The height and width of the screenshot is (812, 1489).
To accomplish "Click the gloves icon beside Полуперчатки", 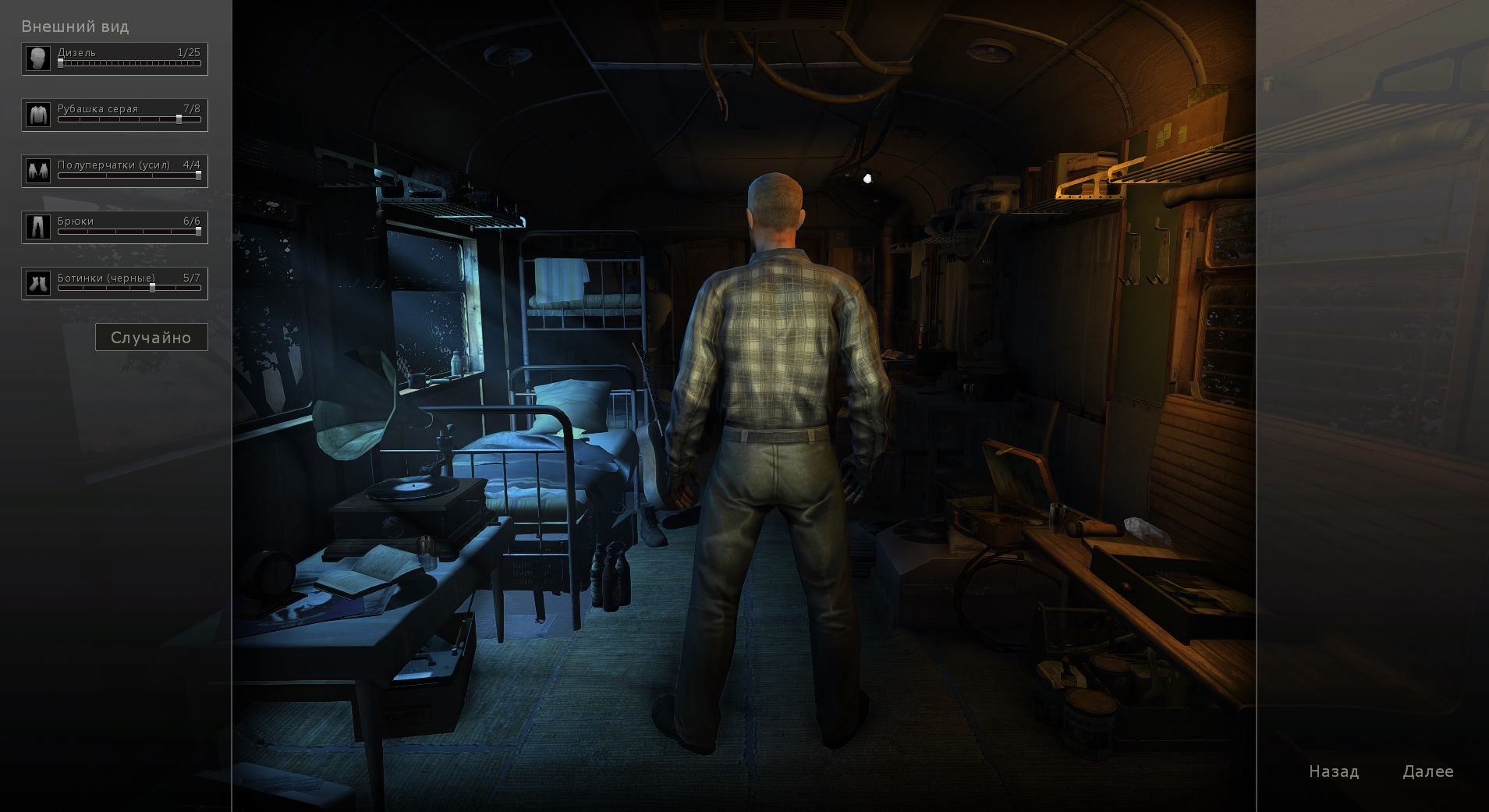I will coord(37,171).
